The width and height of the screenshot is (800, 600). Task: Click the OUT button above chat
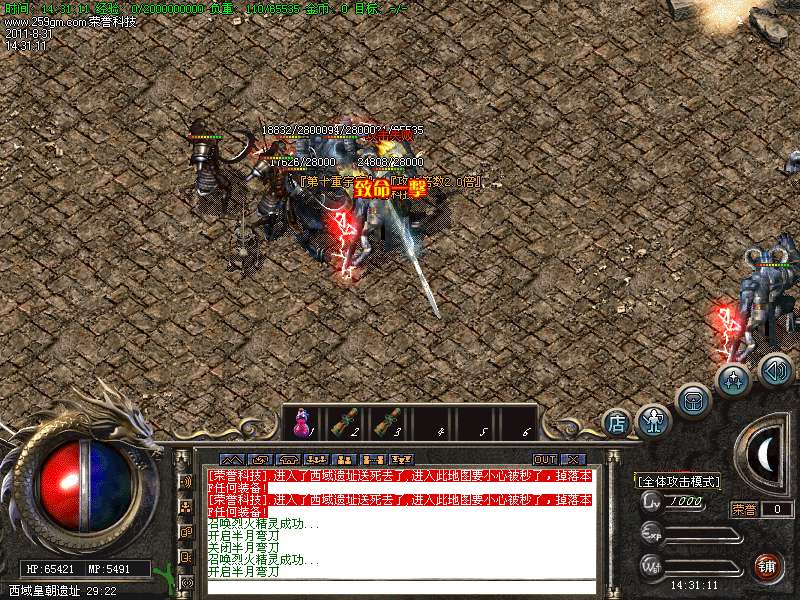545,459
